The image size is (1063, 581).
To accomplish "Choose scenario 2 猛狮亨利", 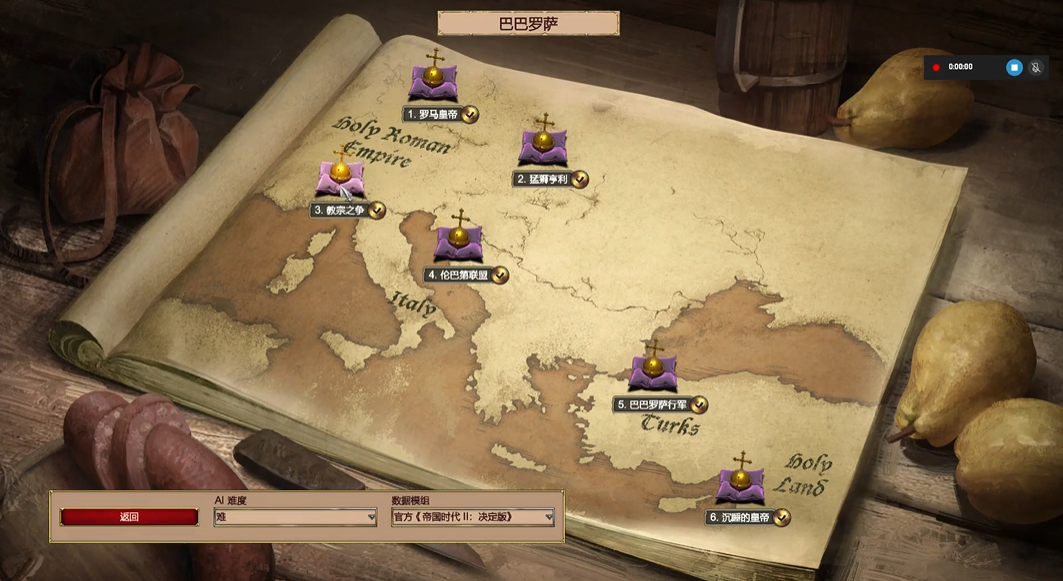I will 543,147.
